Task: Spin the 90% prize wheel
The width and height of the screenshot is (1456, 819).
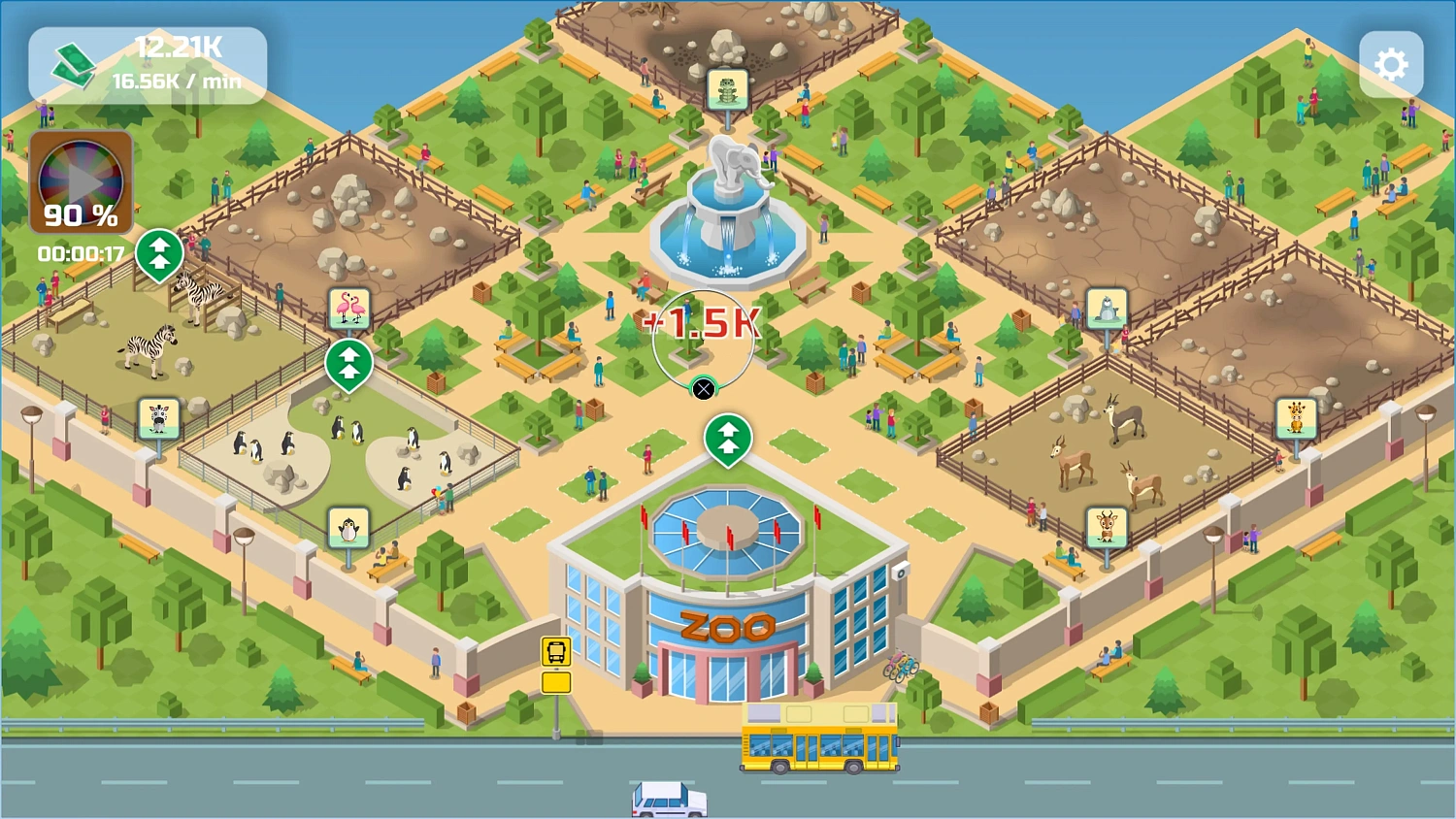Action: (81, 180)
